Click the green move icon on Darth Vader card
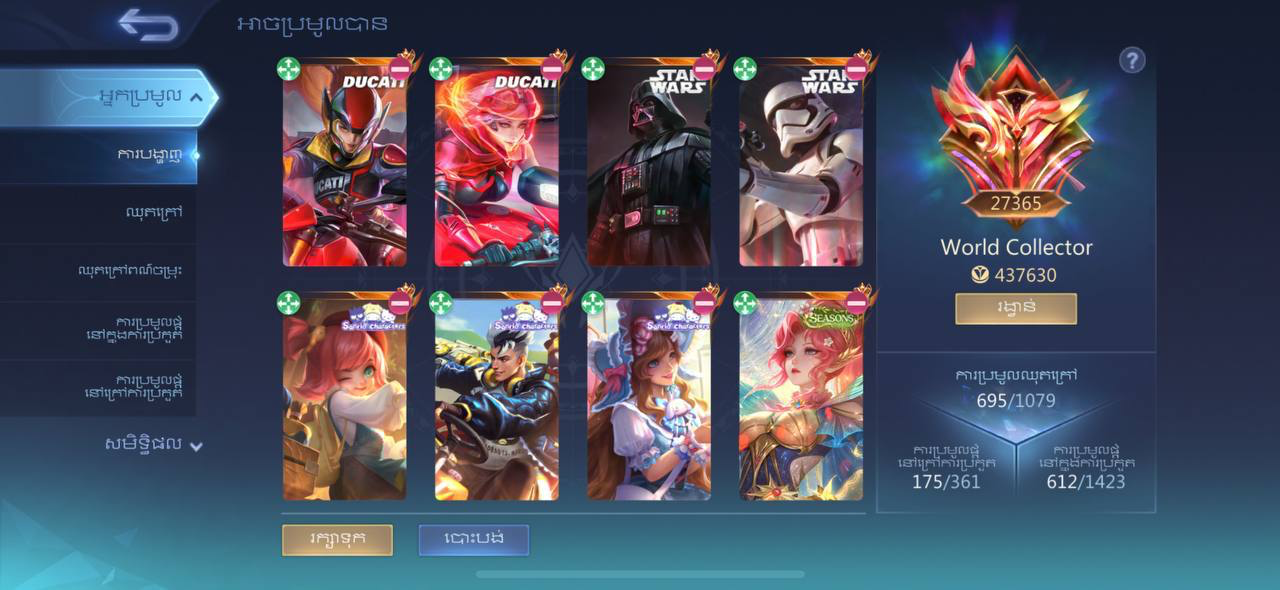This screenshot has height=590, width=1280. pos(593,69)
